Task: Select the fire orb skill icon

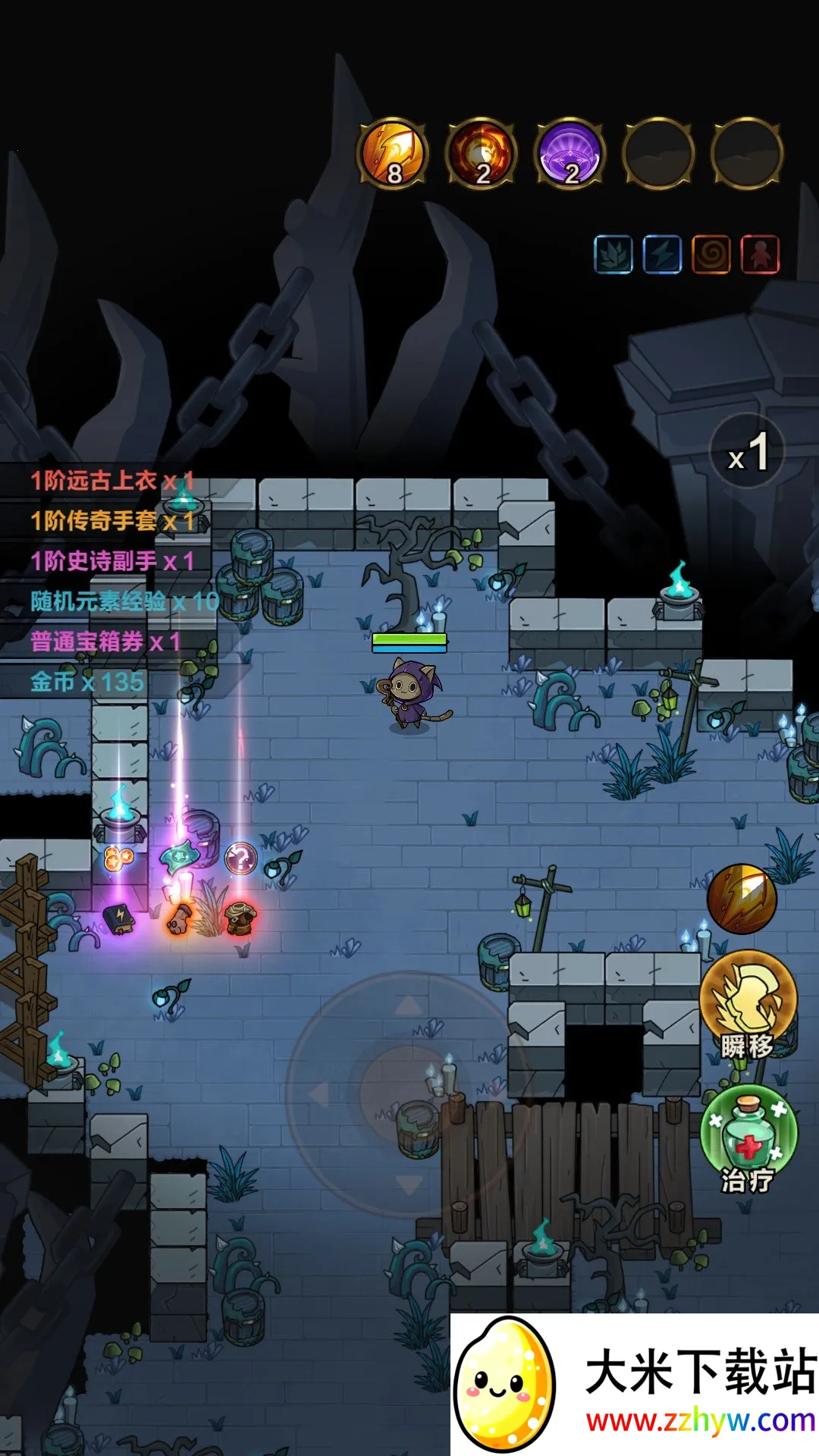Action: tap(482, 153)
